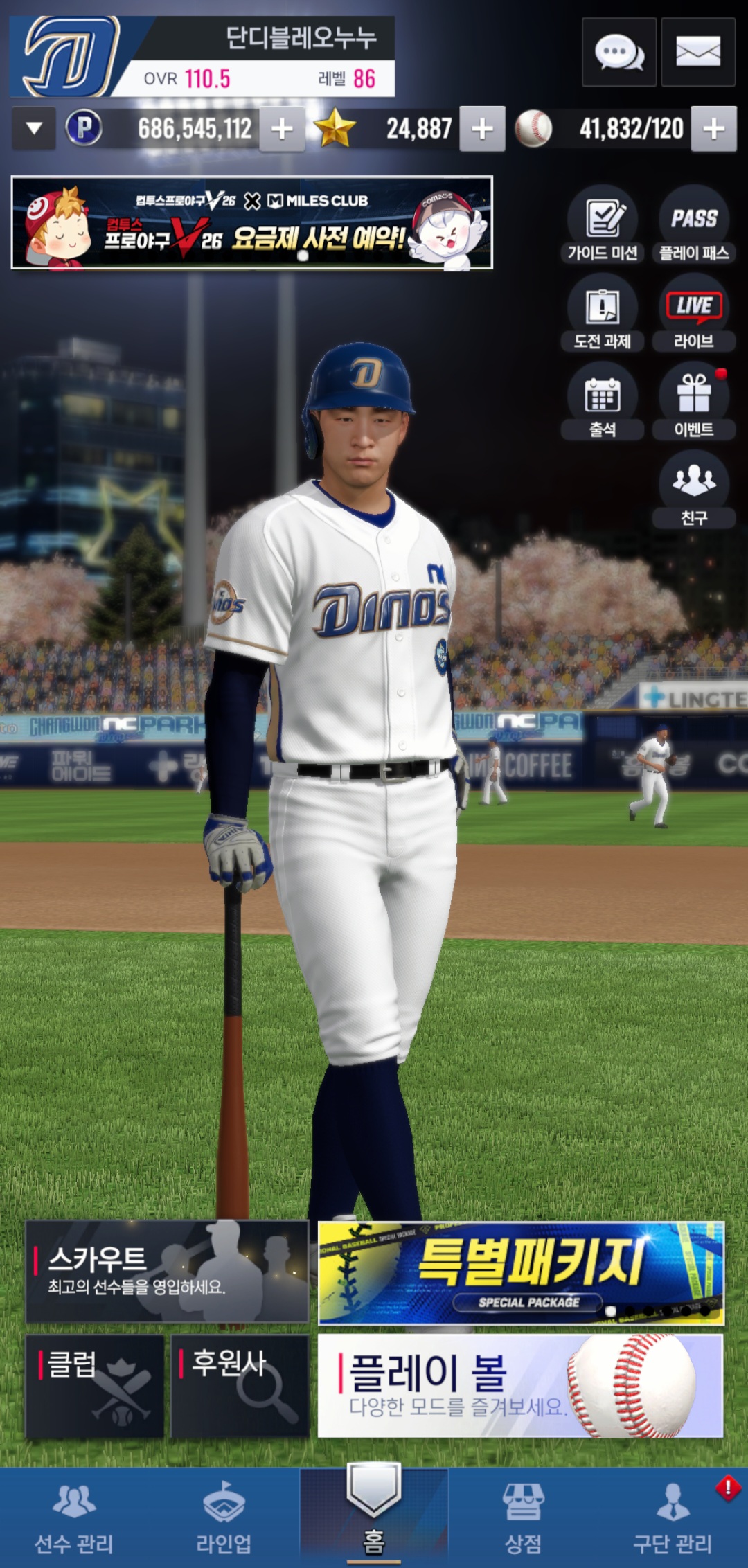Switch to the 상점 shop tab
Screen dimensions: 748x1568
(x=523, y=1517)
